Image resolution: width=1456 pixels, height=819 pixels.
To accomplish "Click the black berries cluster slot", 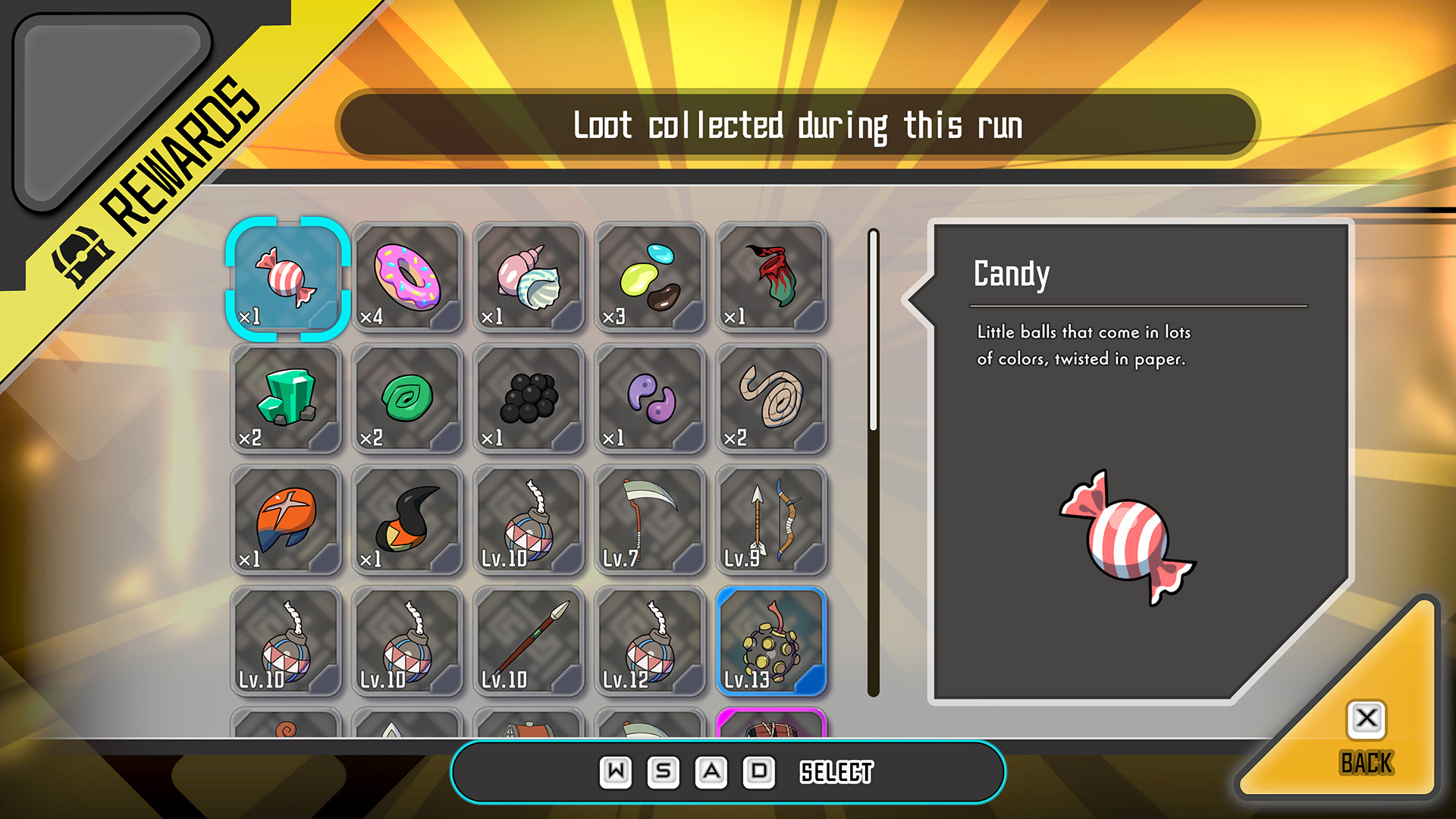I will (529, 399).
